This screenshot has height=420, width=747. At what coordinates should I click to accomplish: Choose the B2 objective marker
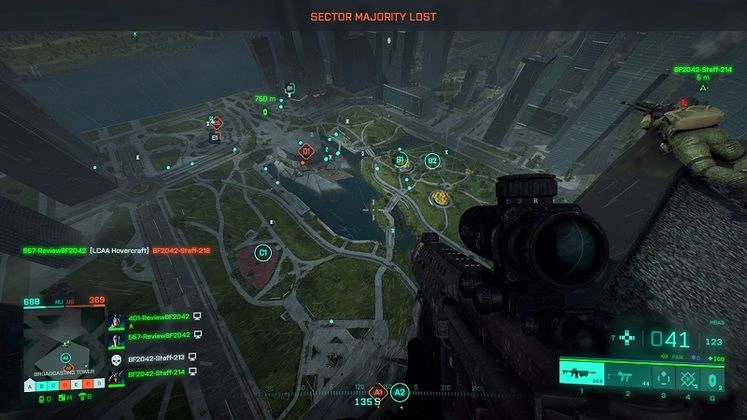432,160
